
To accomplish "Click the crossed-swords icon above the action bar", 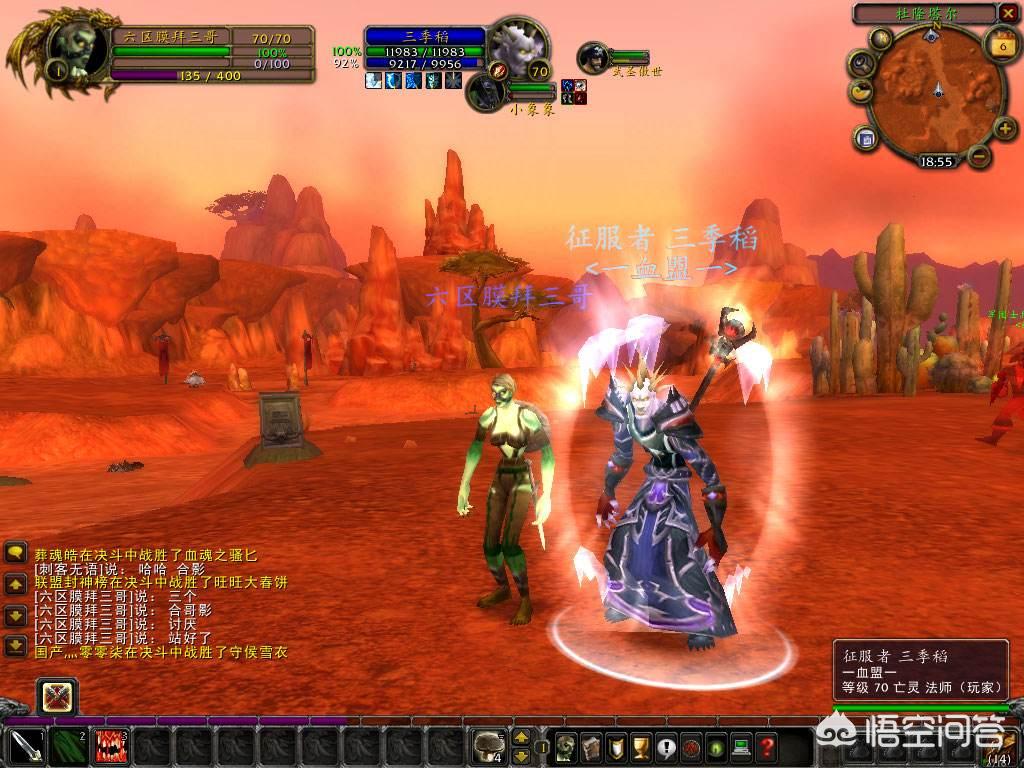I will [x=57, y=695].
